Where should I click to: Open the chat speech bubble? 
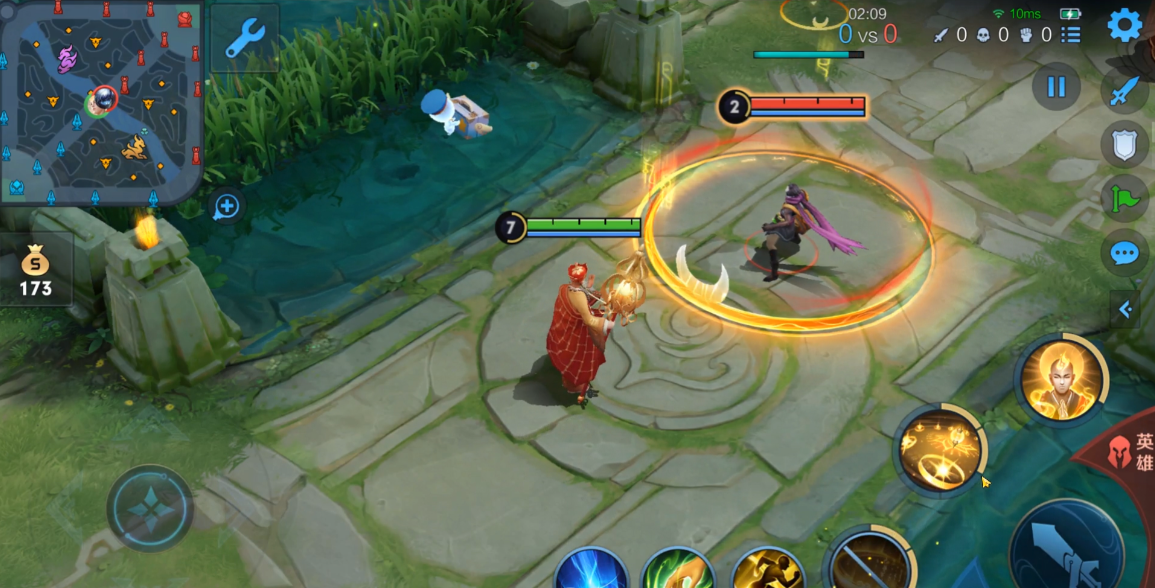pyautogui.click(x=1125, y=253)
